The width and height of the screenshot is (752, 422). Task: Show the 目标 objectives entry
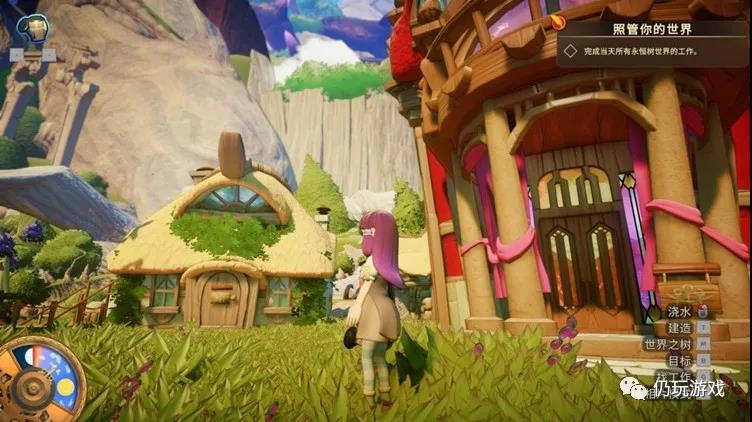pyautogui.click(x=680, y=360)
